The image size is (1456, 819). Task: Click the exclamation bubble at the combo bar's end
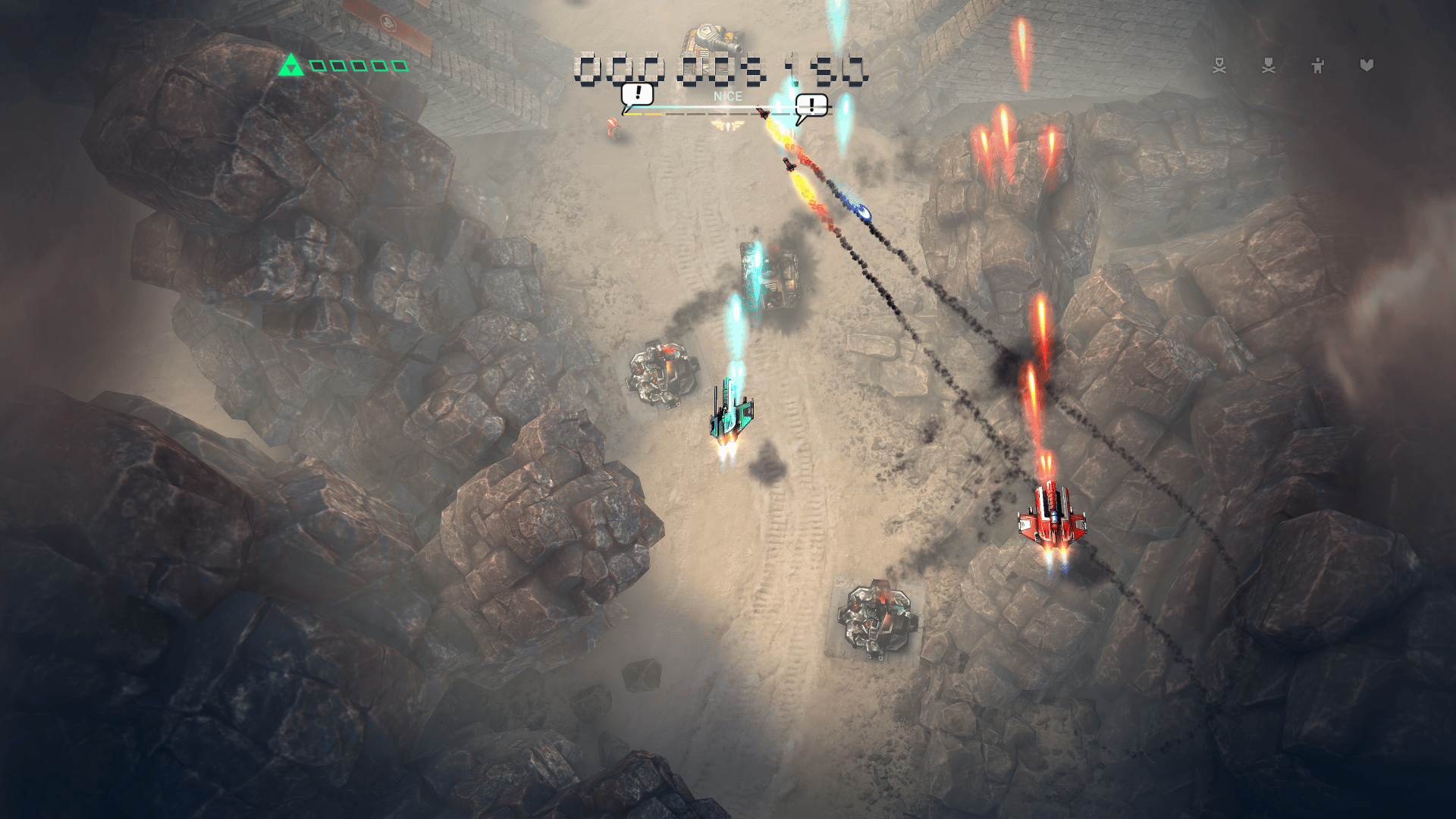(811, 106)
